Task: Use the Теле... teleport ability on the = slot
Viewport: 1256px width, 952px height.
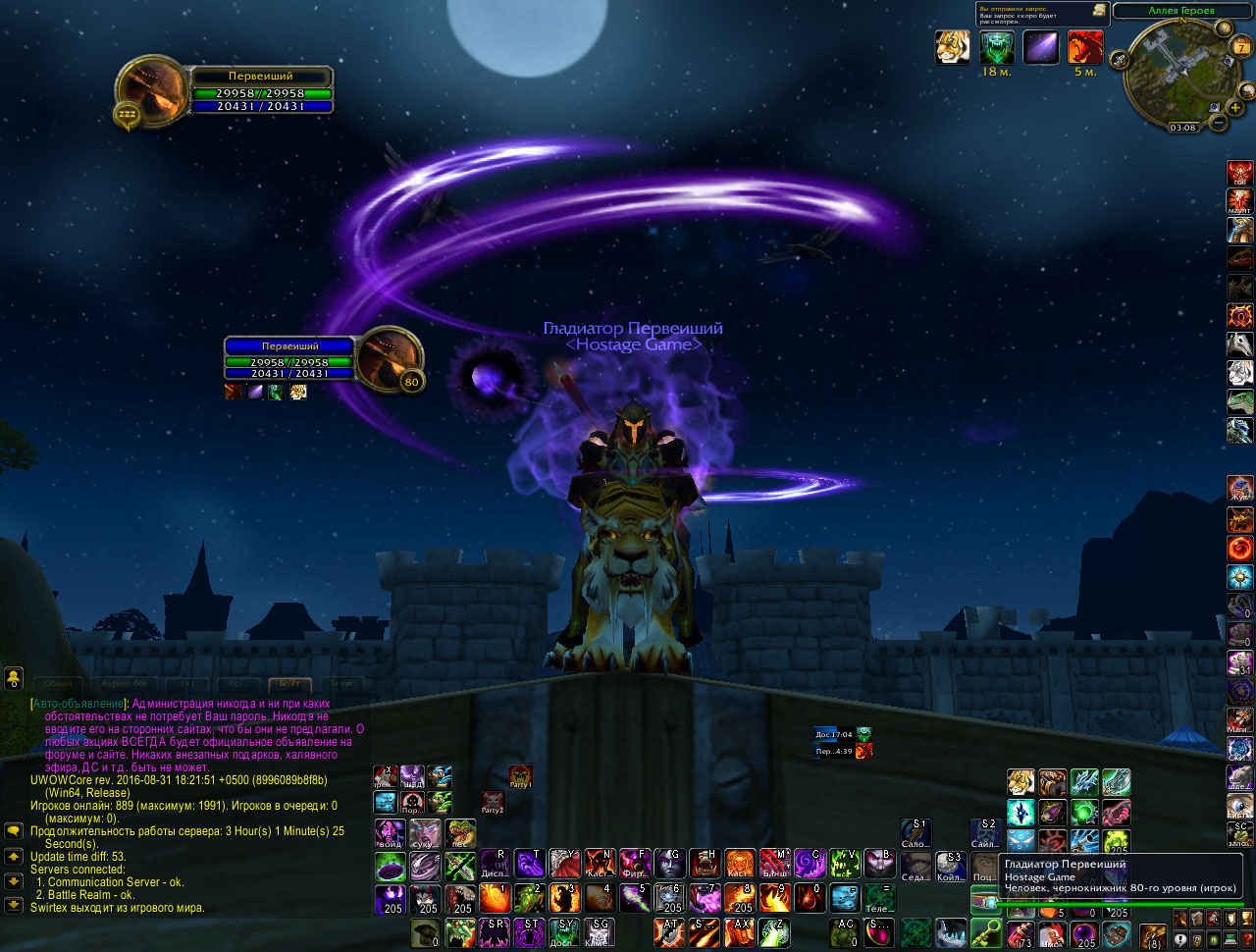Action: tap(878, 898)
